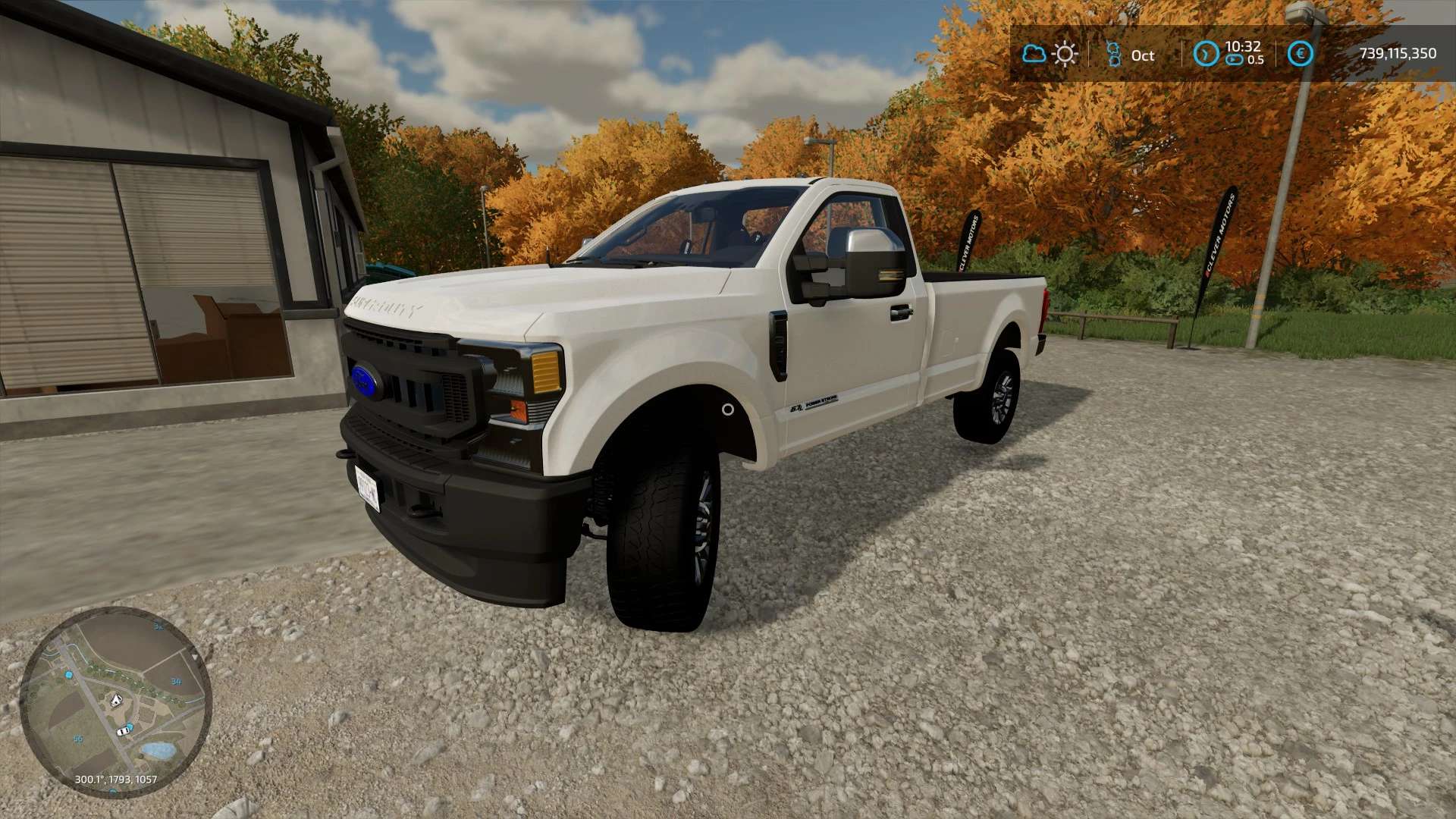The width and height of the screenshot is (1456, 819).
Task: Select the sun weather icon
Action: click(x=1065, y=54)
